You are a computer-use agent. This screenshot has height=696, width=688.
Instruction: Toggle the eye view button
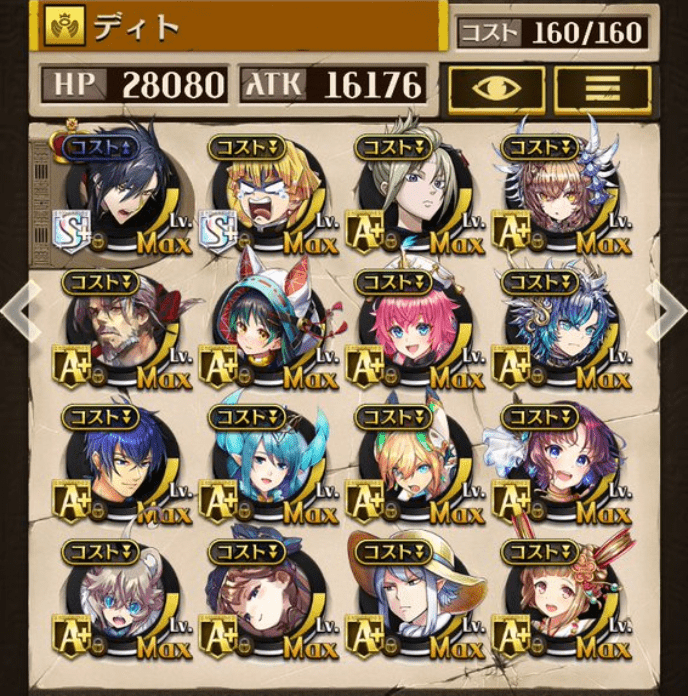pyautogui.click(x=496, y=88)
